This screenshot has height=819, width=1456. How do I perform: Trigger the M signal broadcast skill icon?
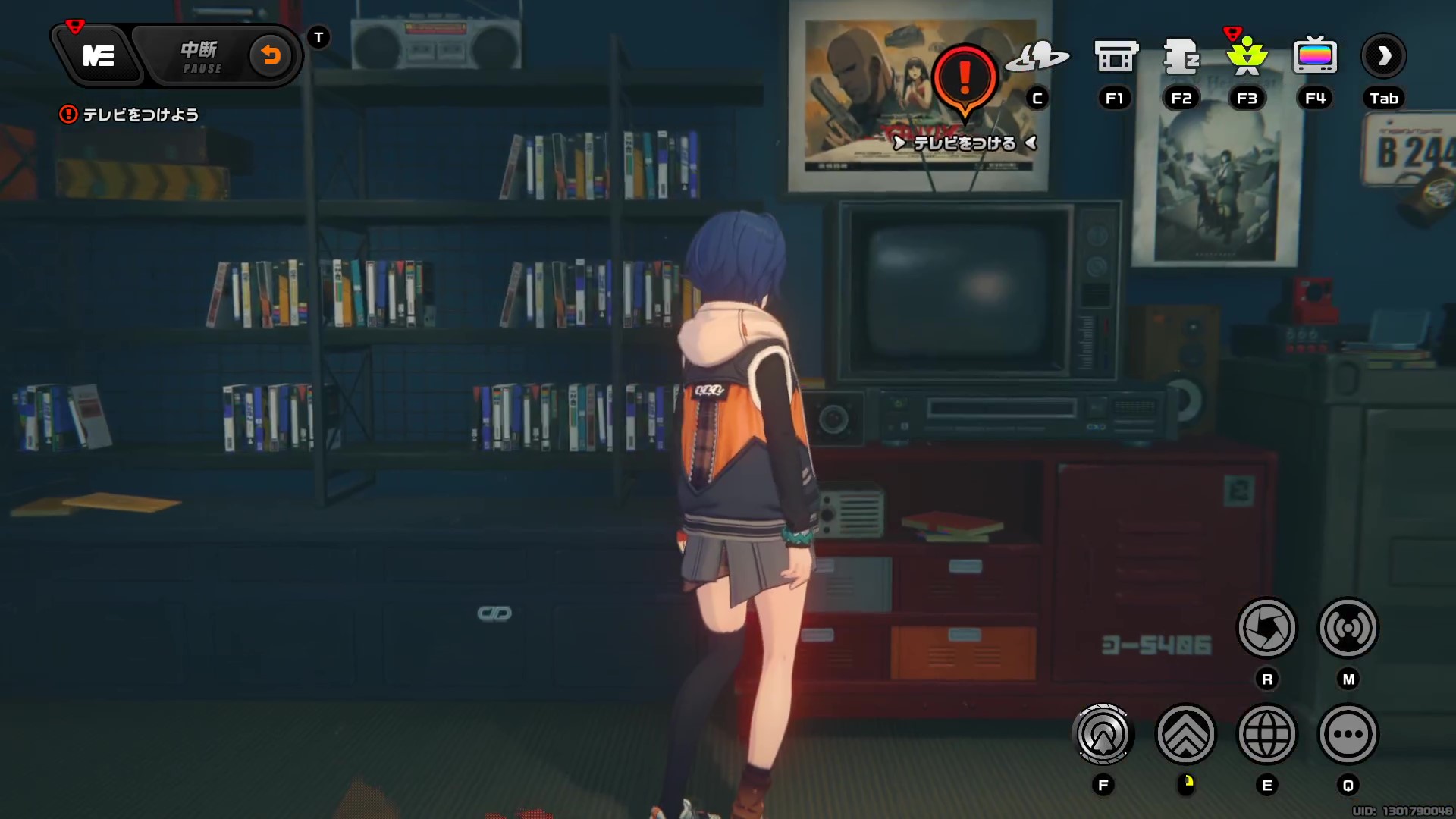(1348, 629)
